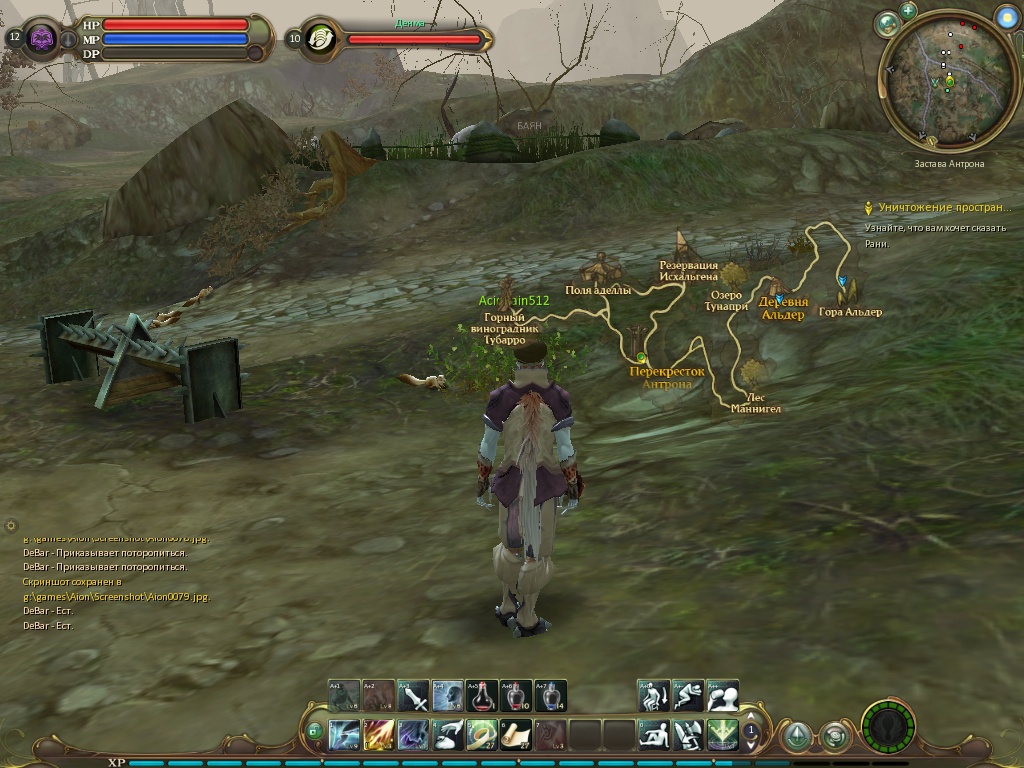Activate the sitting rest action icon
The height and width of the screenshot is (768, 1024).
tap(654, 735)
